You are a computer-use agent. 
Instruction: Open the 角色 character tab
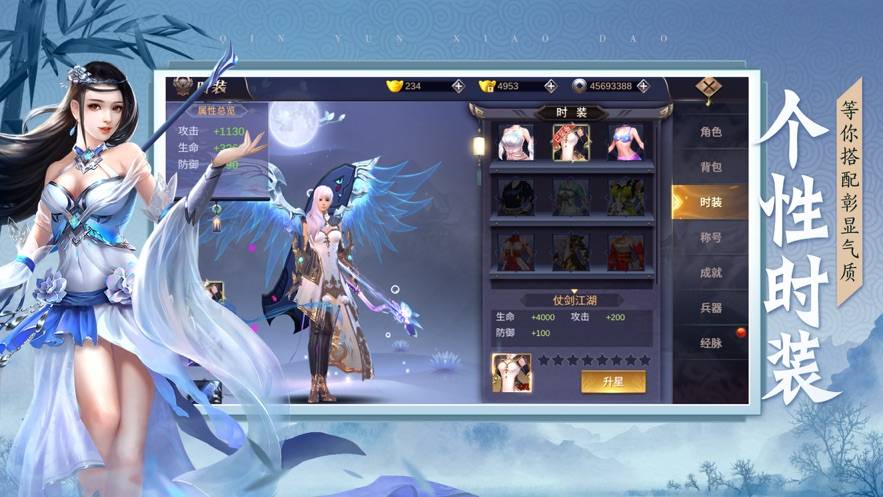pos(710,132)
